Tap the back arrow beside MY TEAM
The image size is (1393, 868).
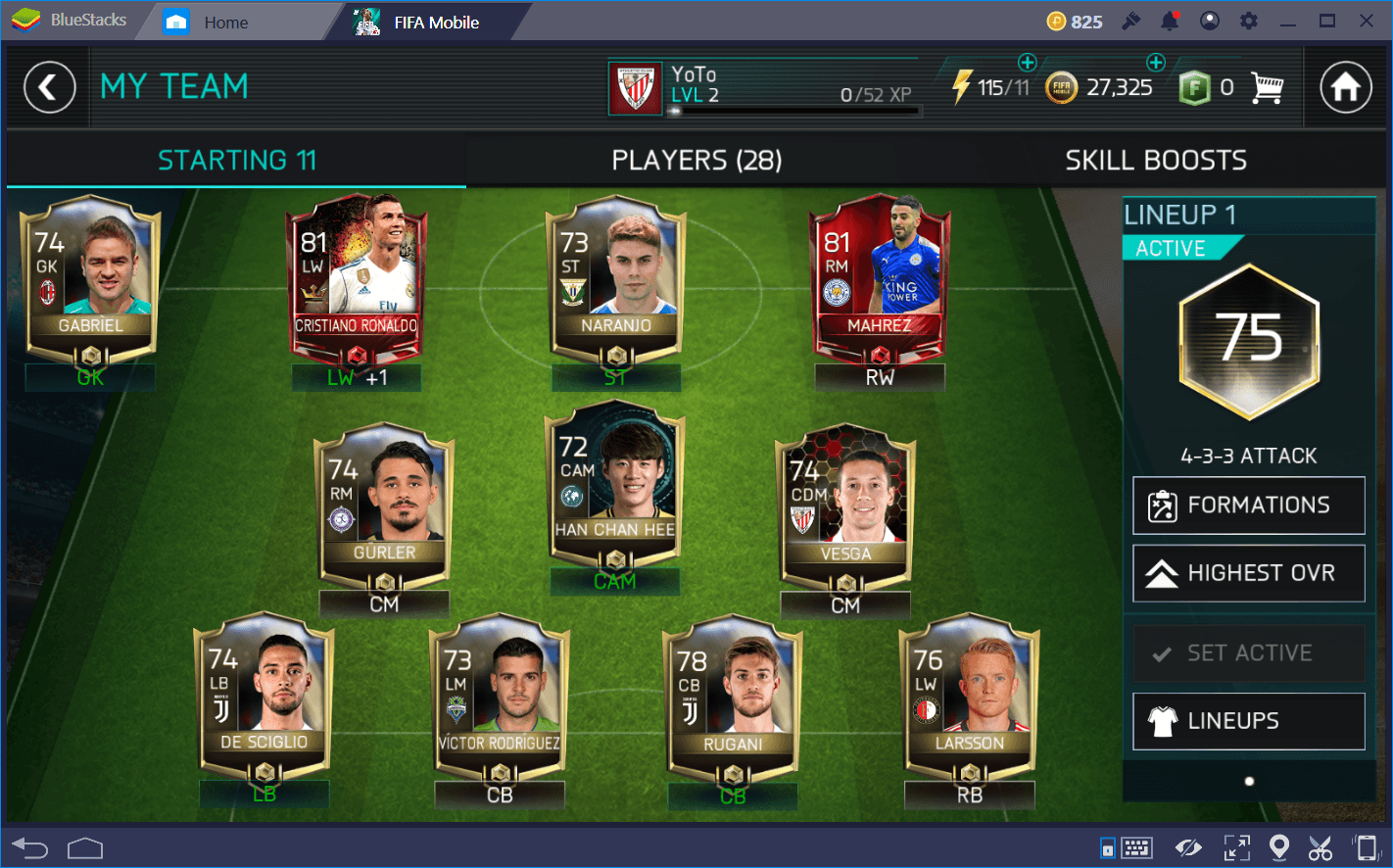[x=50, y=87]
